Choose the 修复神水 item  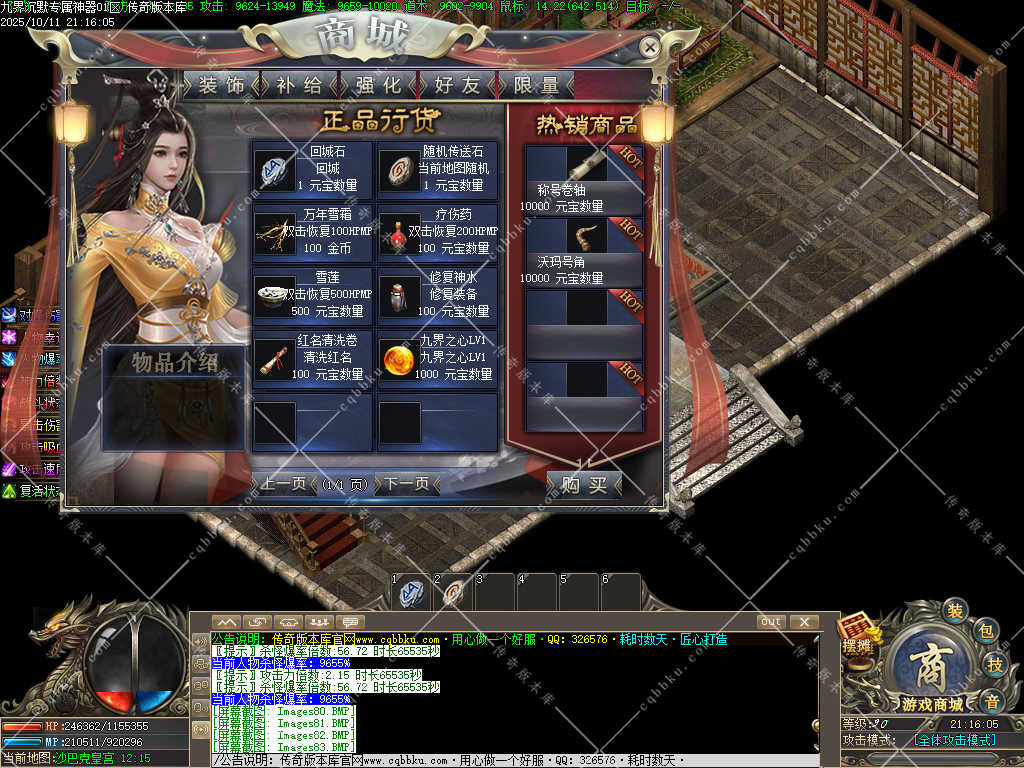tap(437, 295)
